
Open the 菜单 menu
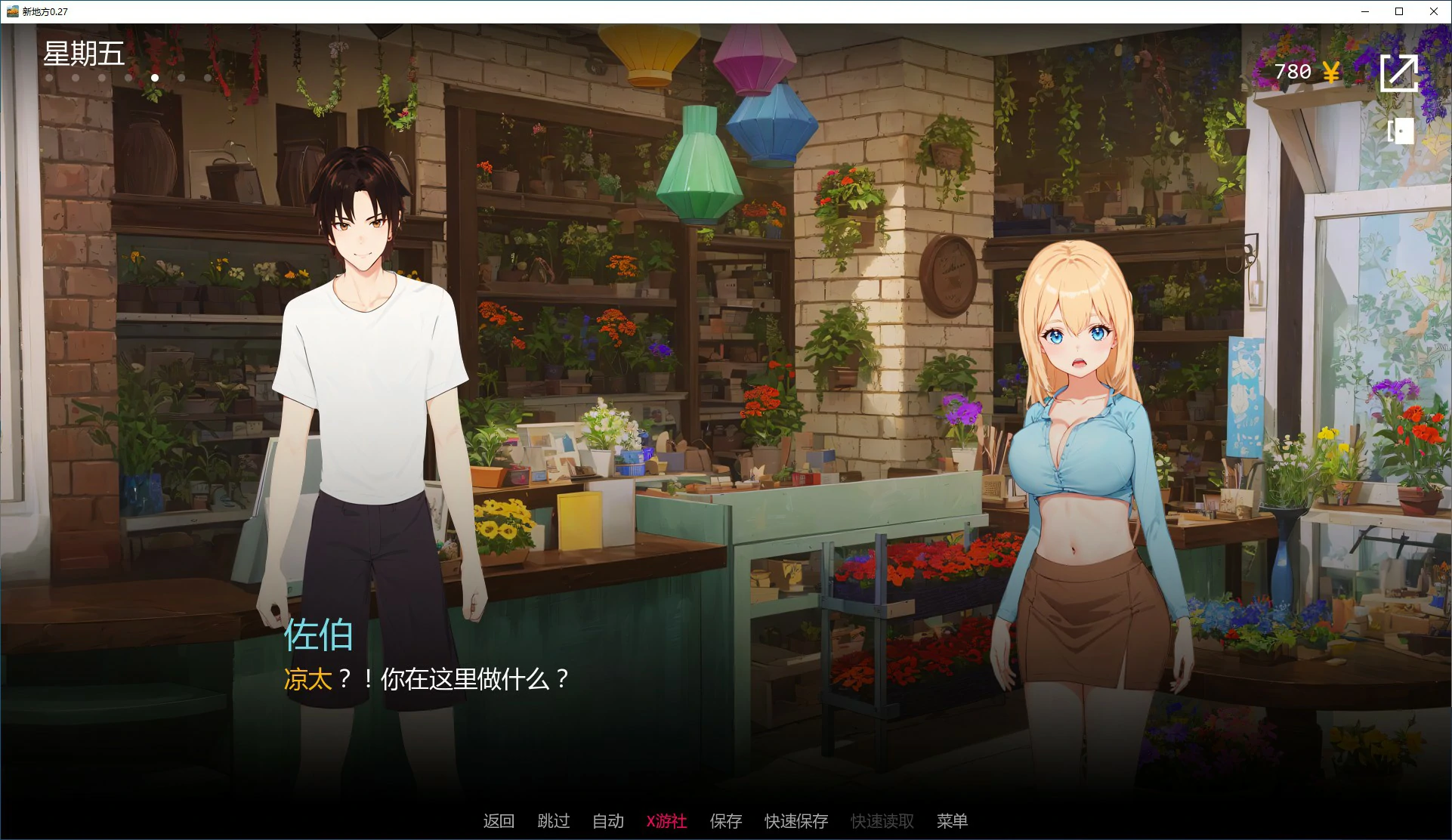pos(952,821)
